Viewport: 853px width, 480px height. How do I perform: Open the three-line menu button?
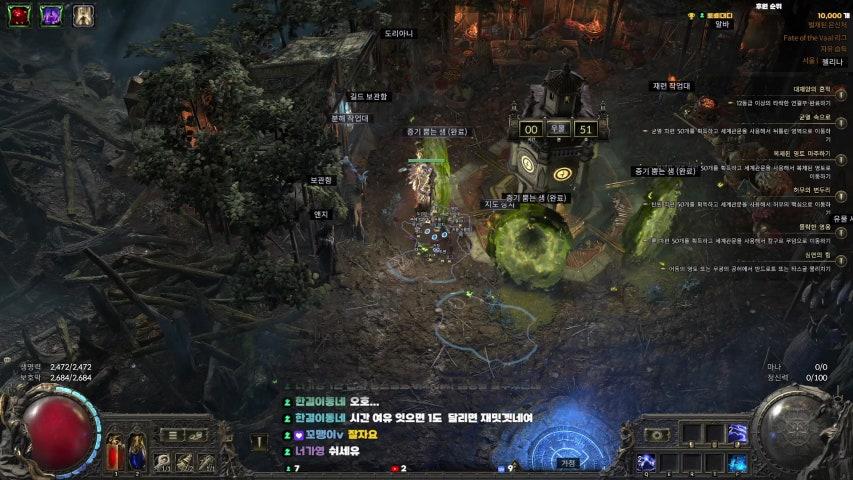tap(173, 435)
